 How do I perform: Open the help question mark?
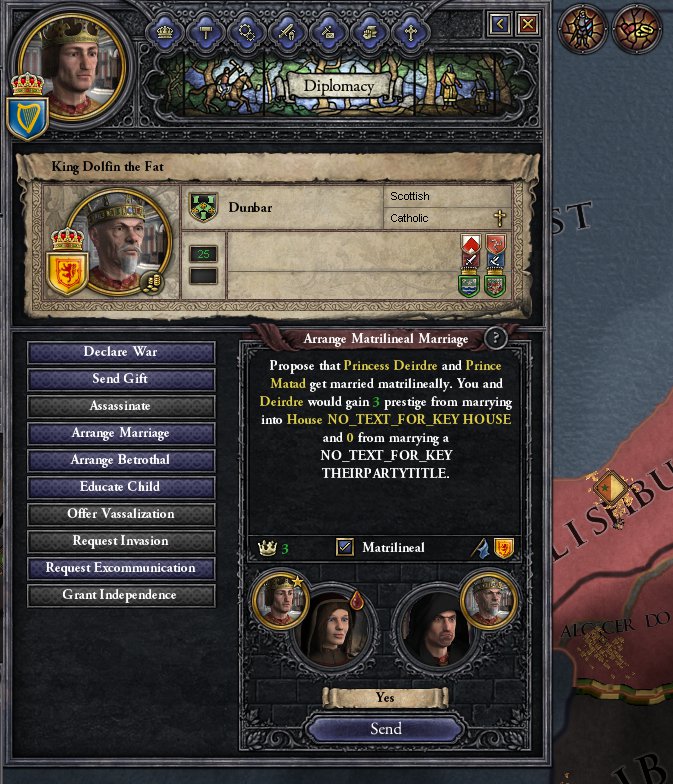[494, 338]
